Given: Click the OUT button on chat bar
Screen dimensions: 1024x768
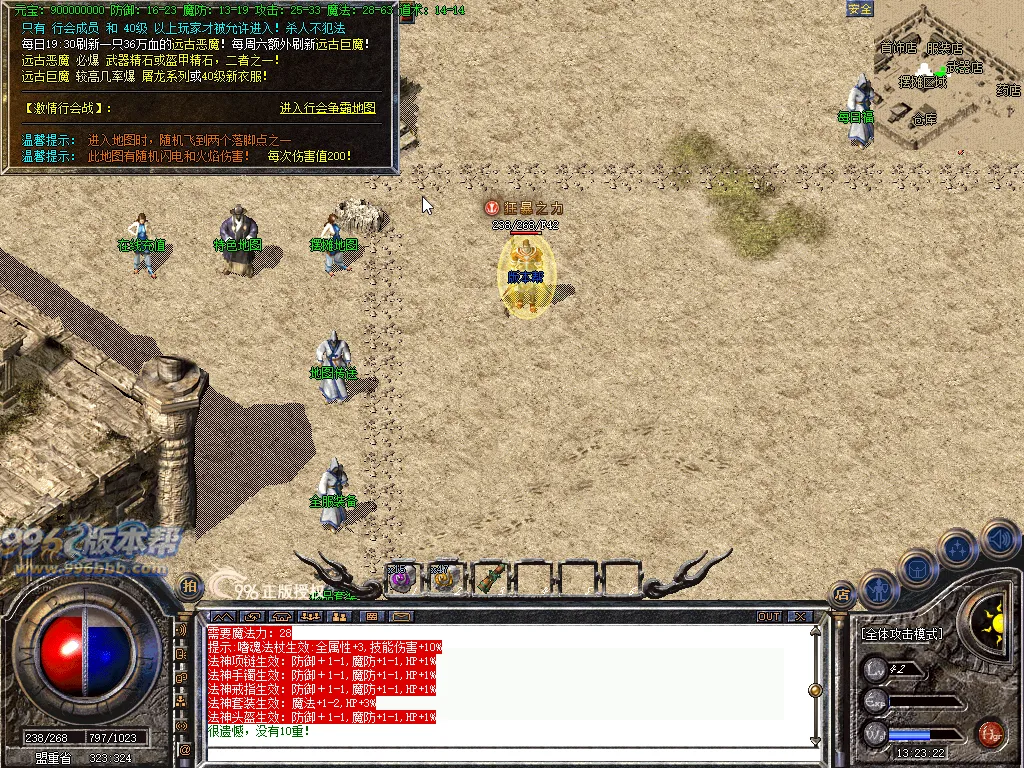Looking at the screenshot, I should click(x=769, y=616).
